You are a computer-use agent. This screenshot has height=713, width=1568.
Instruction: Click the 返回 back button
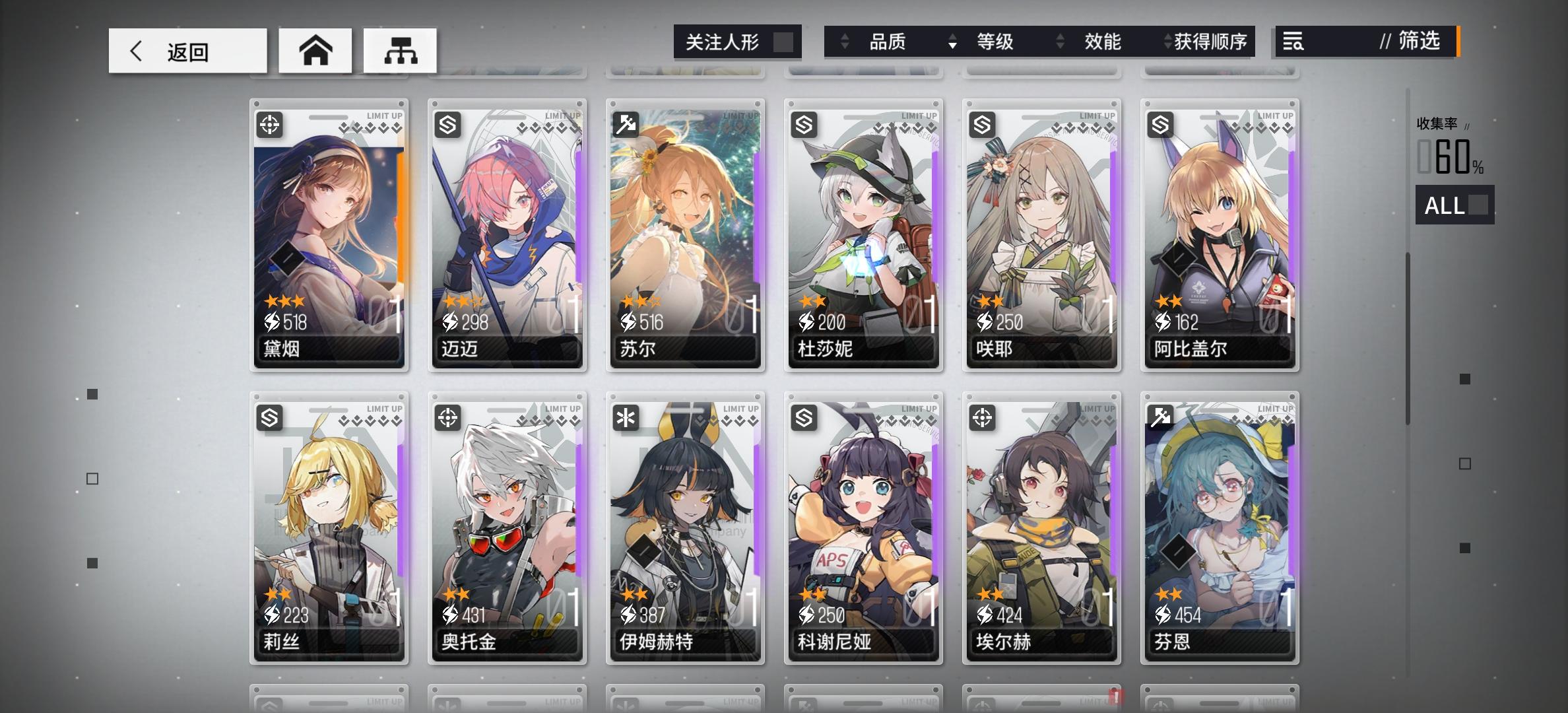pos(187,50)
